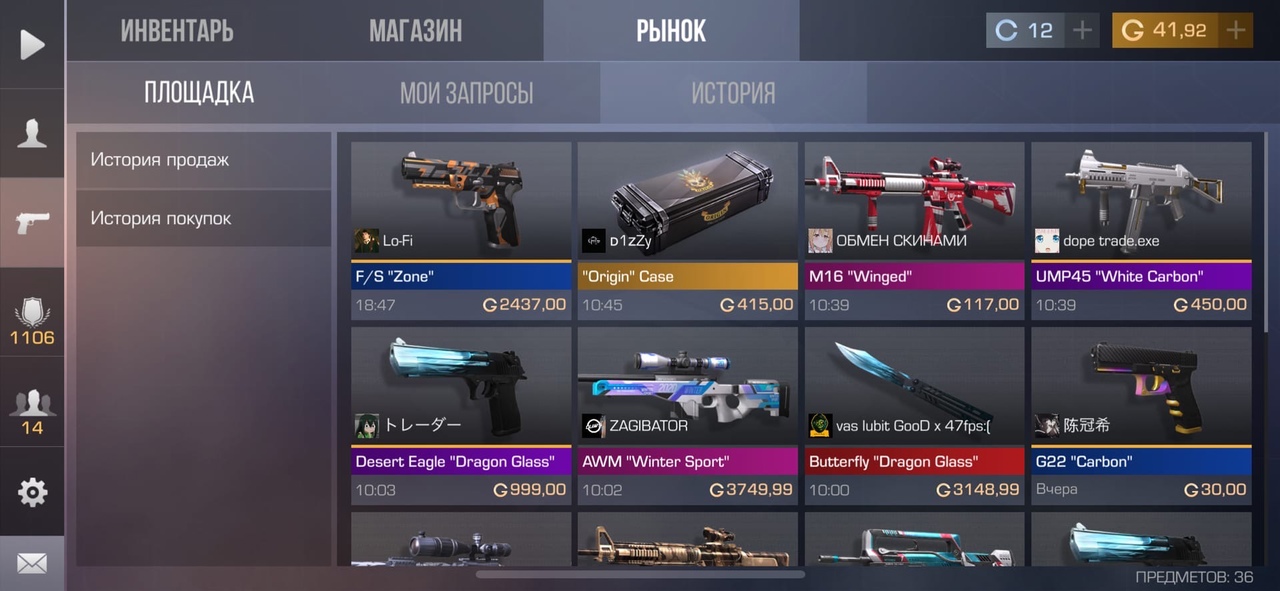Show the Мои запросы sub-tab

point(466,93)
